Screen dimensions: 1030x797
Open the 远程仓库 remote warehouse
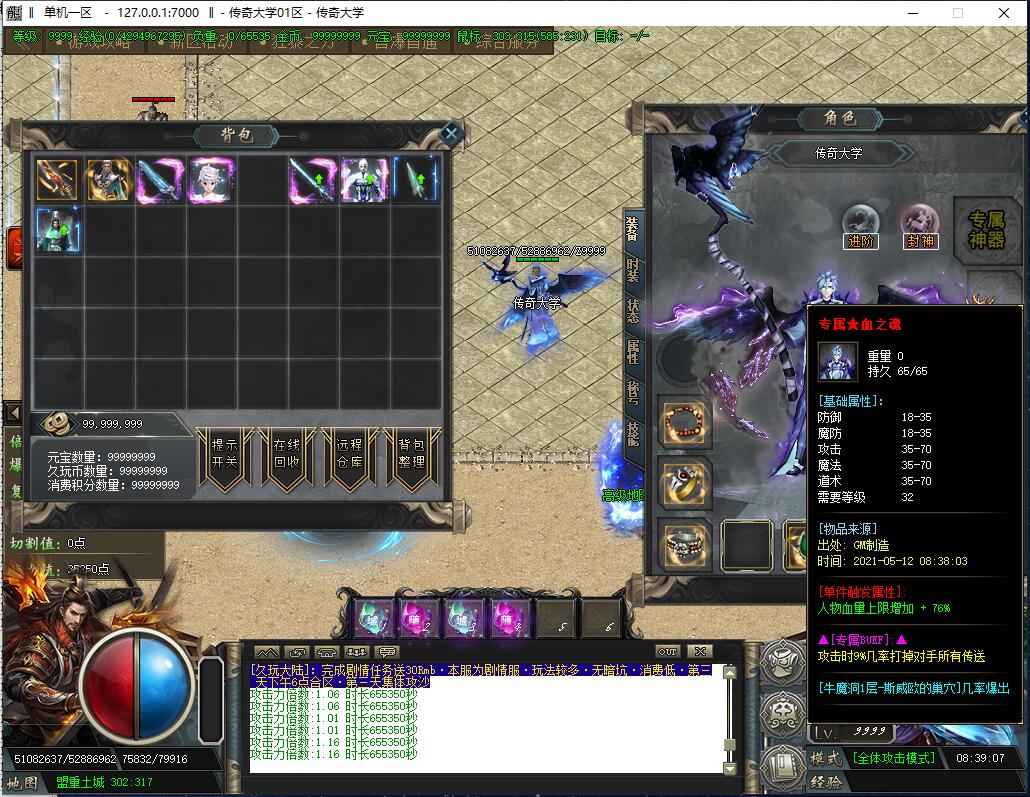(x=349, y=456)
